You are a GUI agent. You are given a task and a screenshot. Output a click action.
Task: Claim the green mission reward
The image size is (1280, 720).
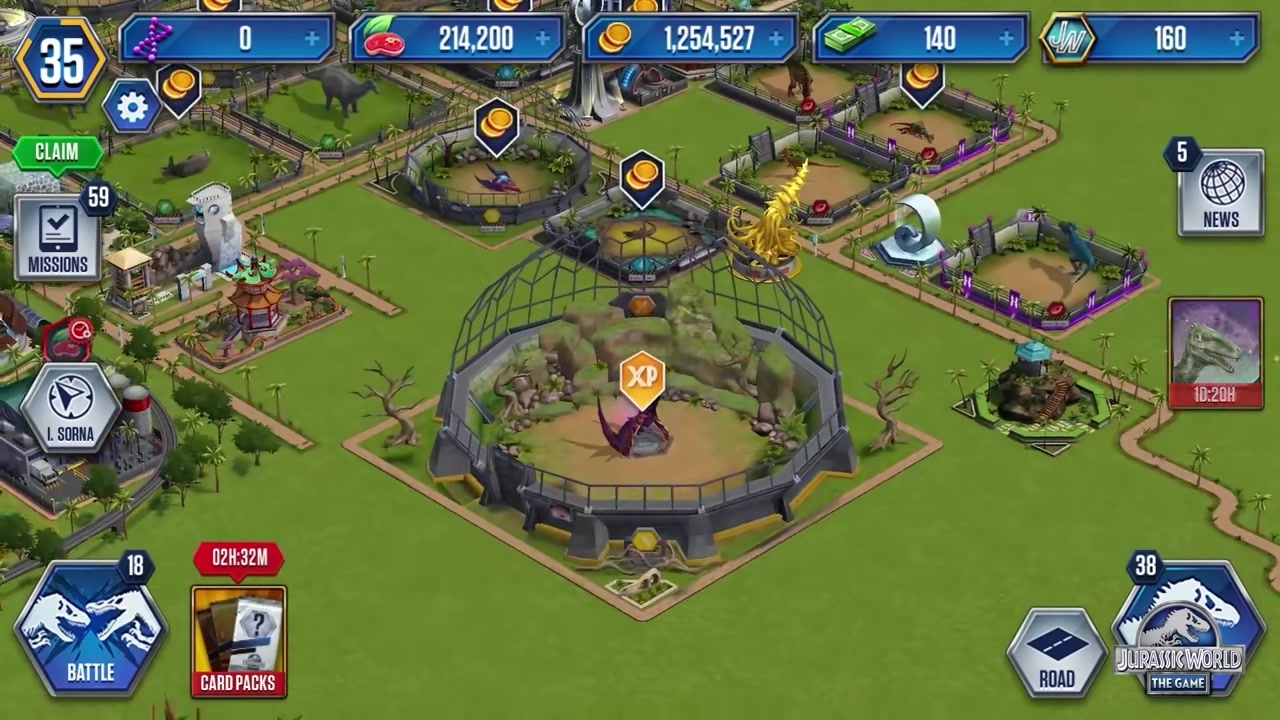[x=57, y=152]
